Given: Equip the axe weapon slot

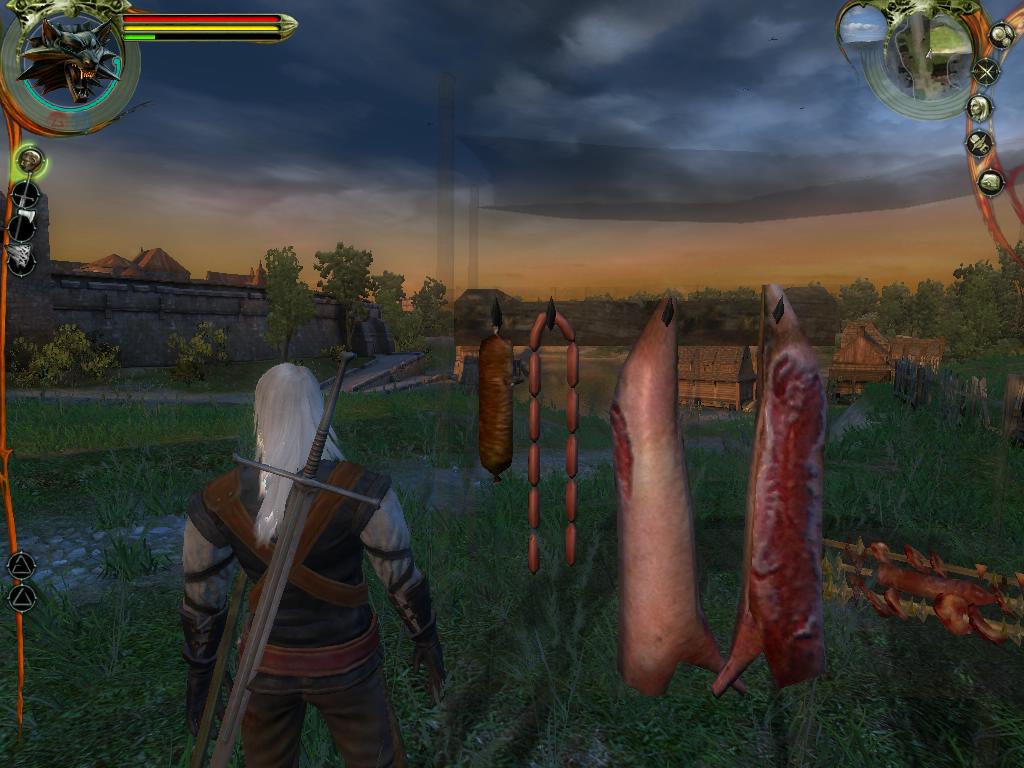Looking at the screenshot, I should 22,227.
